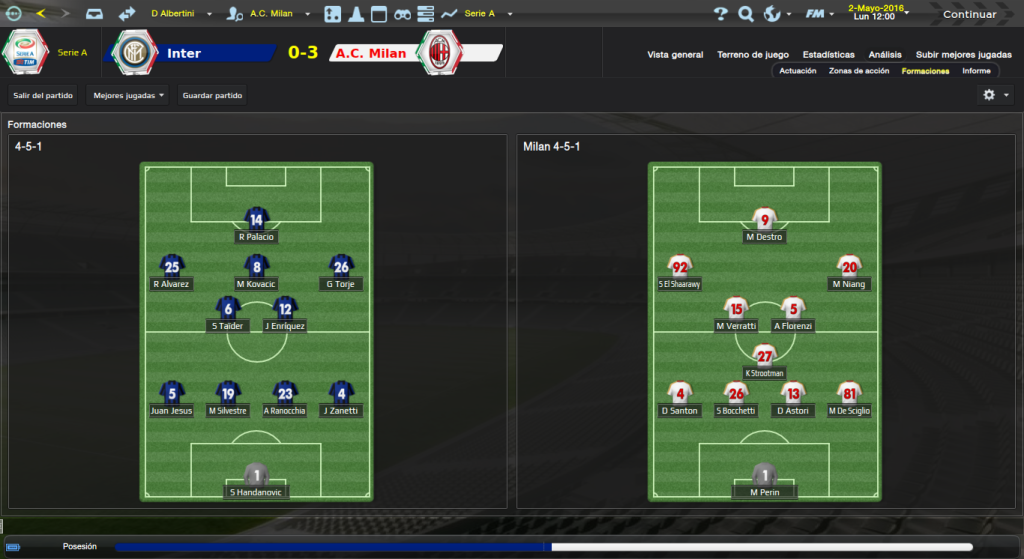View Zonas de acción subtab
This screenshot has height=559, width=1024.
pos(859,71)
